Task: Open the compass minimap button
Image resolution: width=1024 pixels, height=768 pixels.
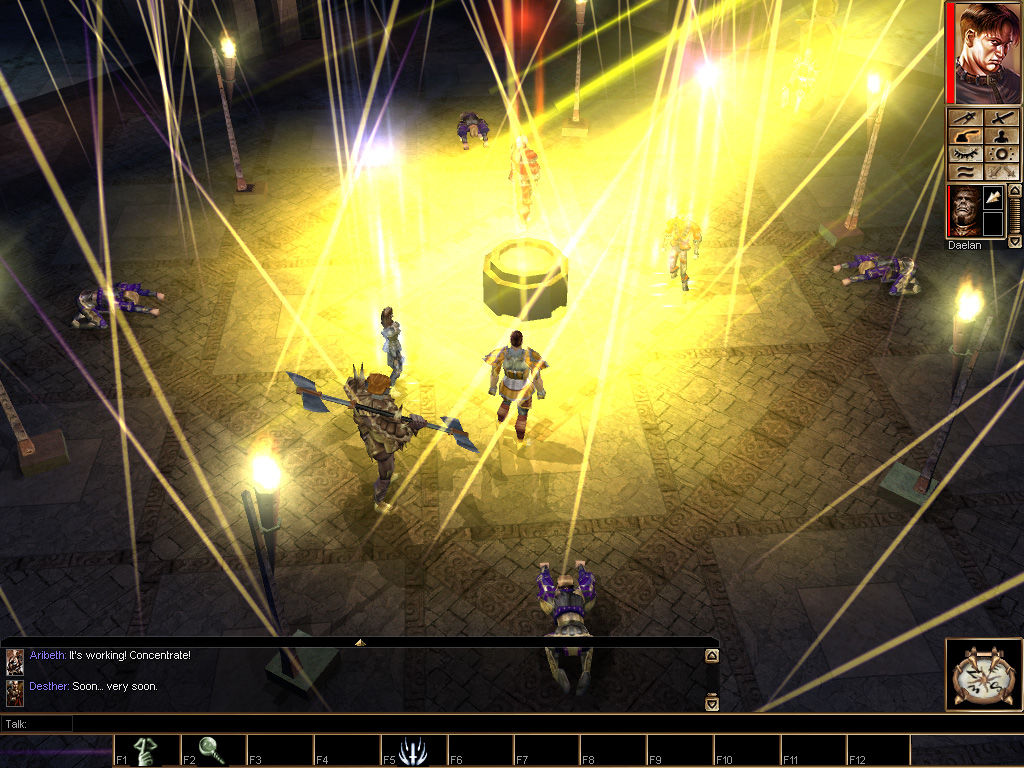Action: (984, 675)
